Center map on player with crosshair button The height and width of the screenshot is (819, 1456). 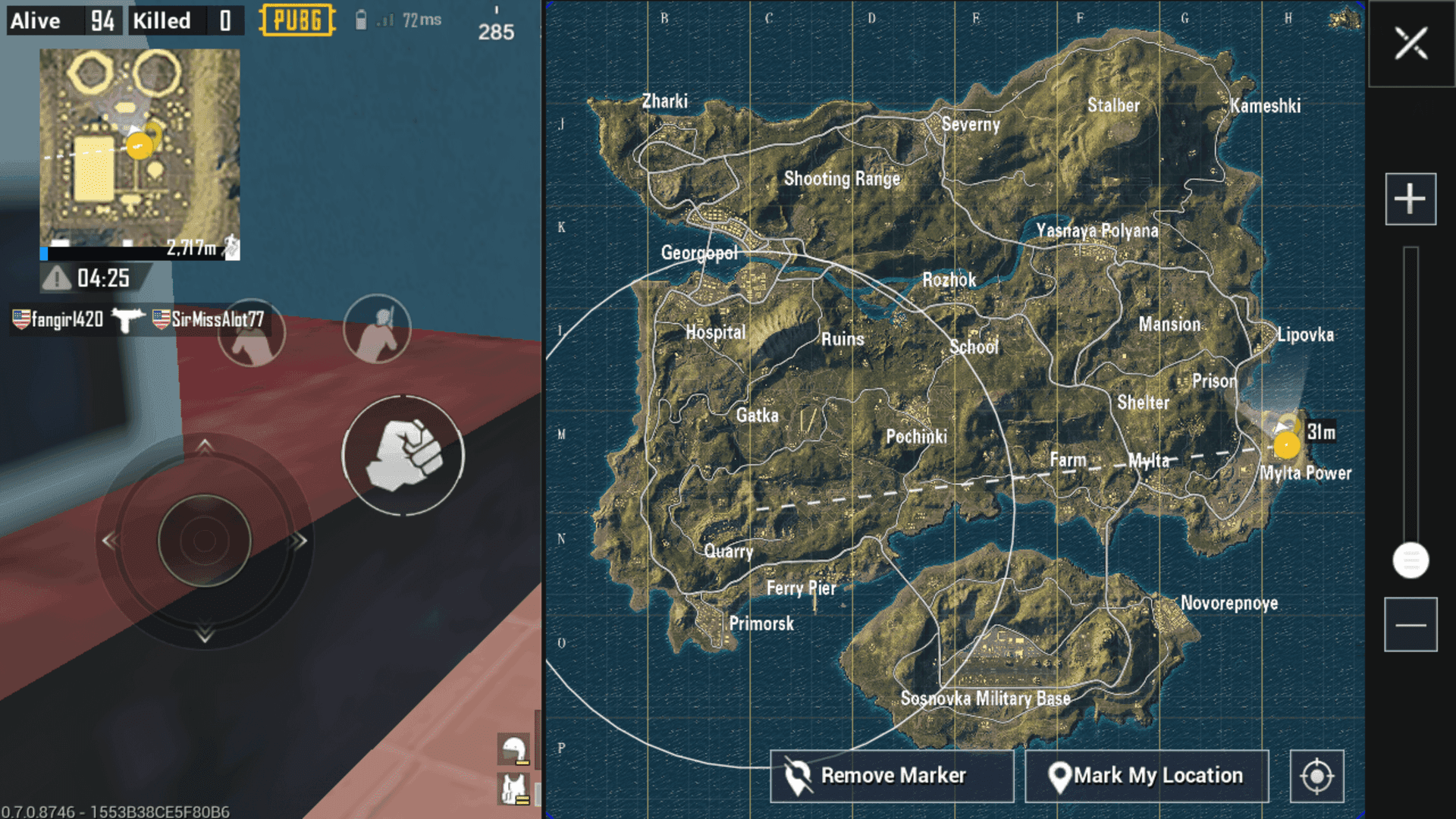click(x=1316, y=776)
